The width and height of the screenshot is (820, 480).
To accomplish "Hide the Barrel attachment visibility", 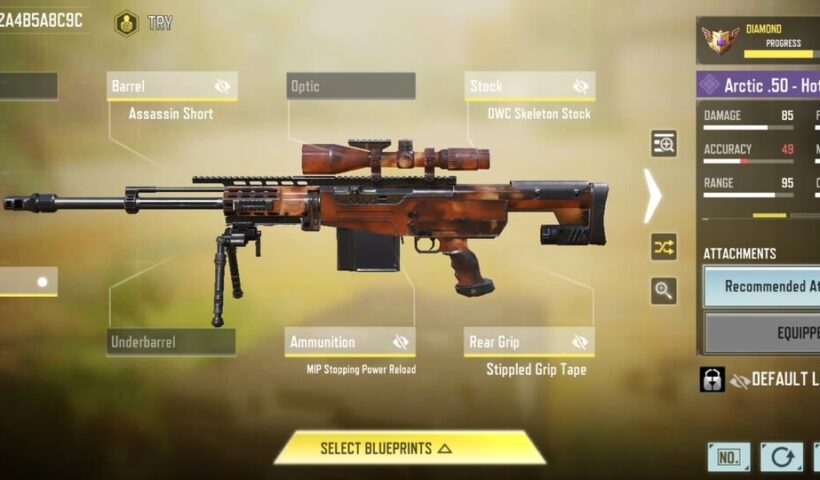I will (x=222, y=87).
